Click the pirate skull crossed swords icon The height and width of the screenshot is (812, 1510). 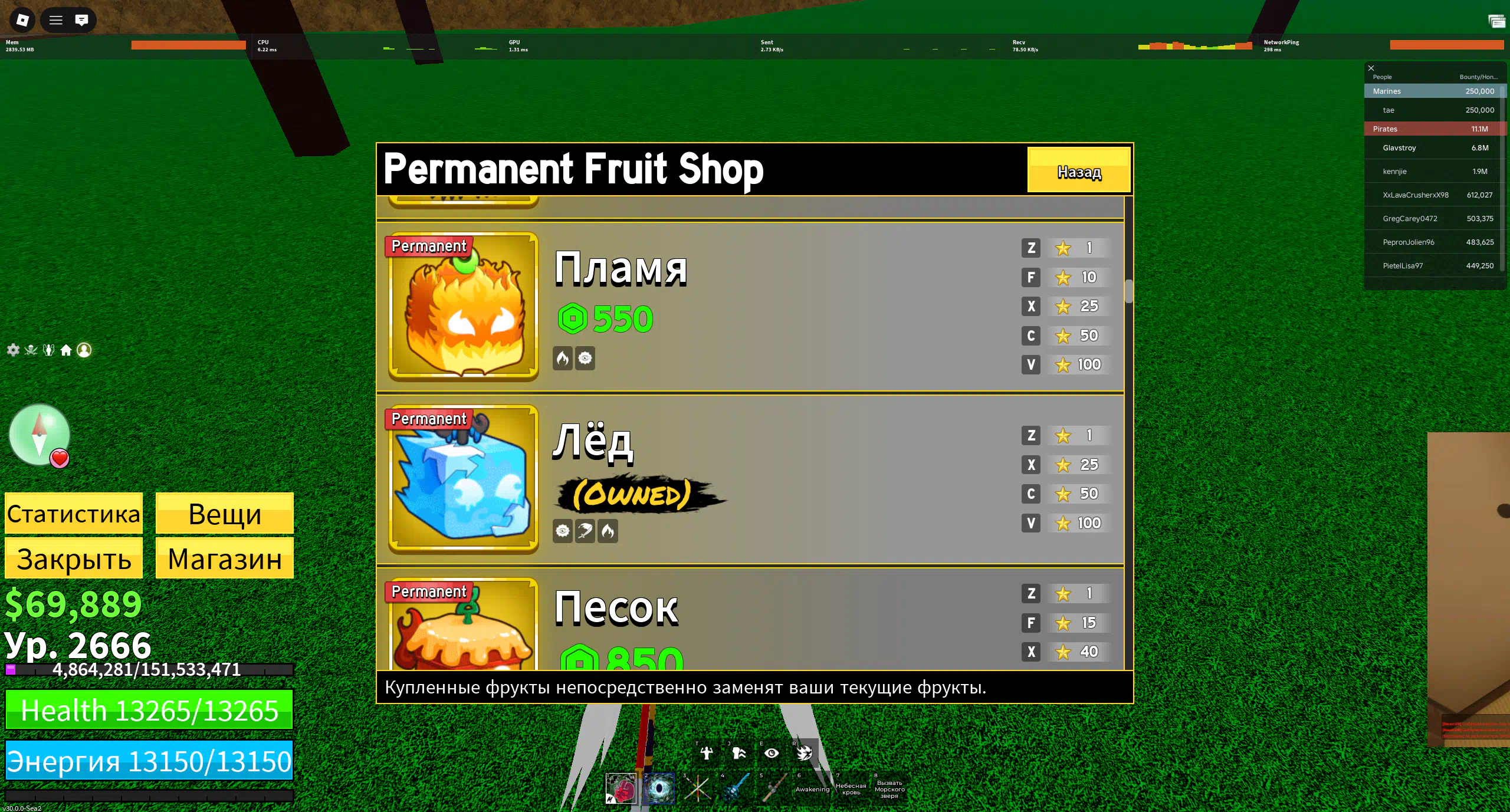click(x=31, y=350)
